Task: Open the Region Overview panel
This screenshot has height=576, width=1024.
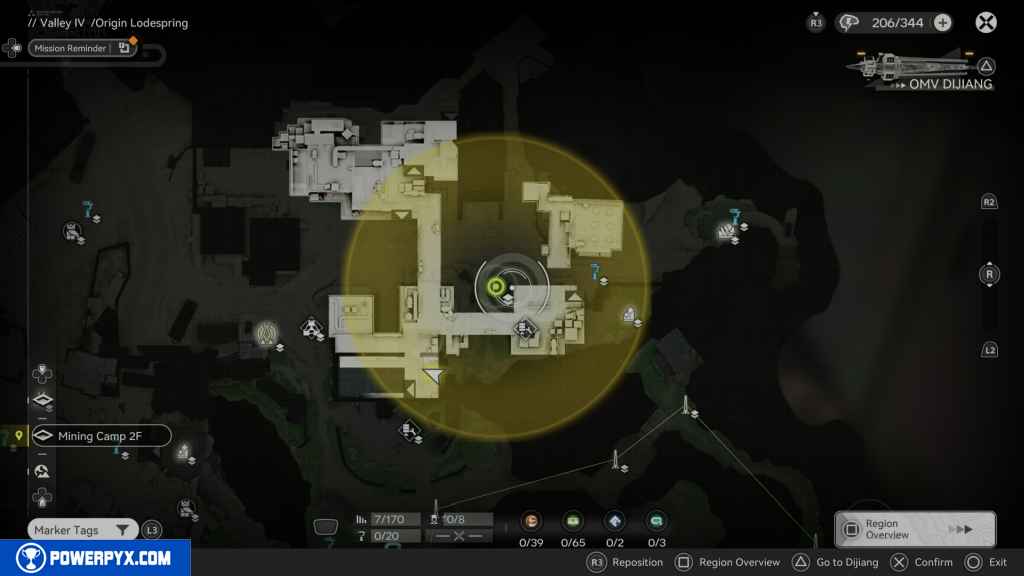Action: pos(914,529)
